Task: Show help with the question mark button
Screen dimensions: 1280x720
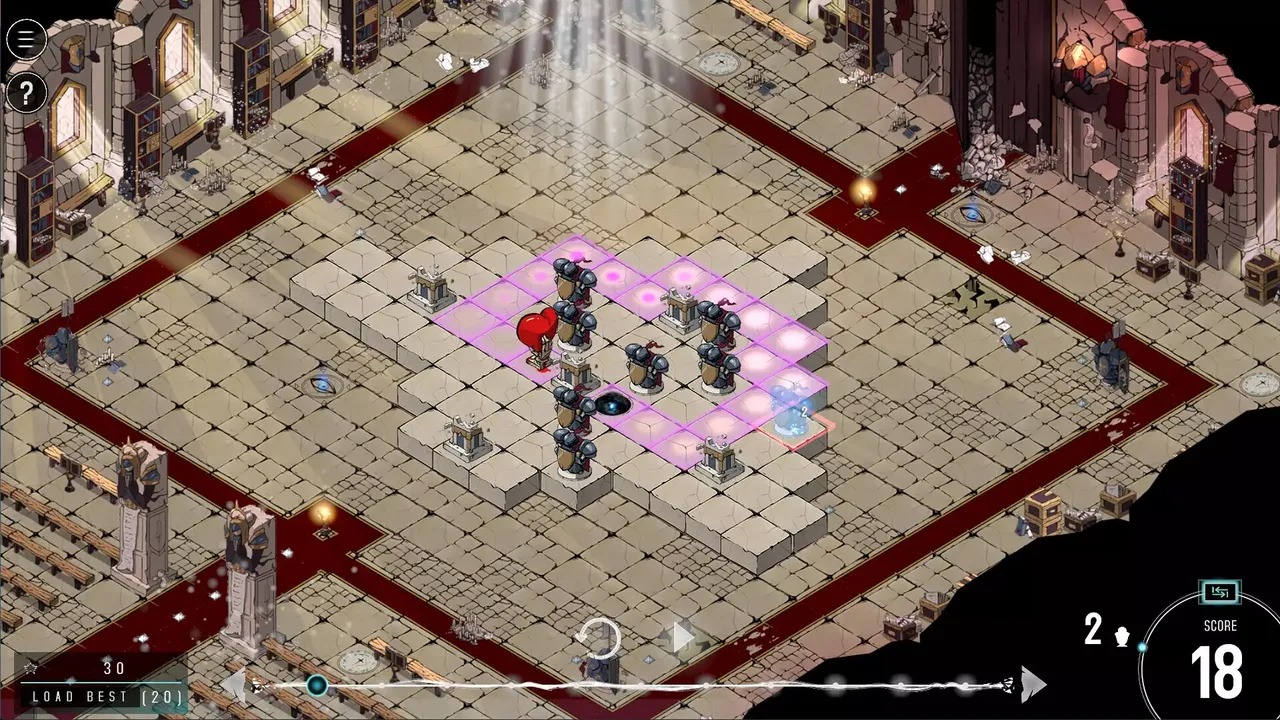Action: [x=26, y=94]
